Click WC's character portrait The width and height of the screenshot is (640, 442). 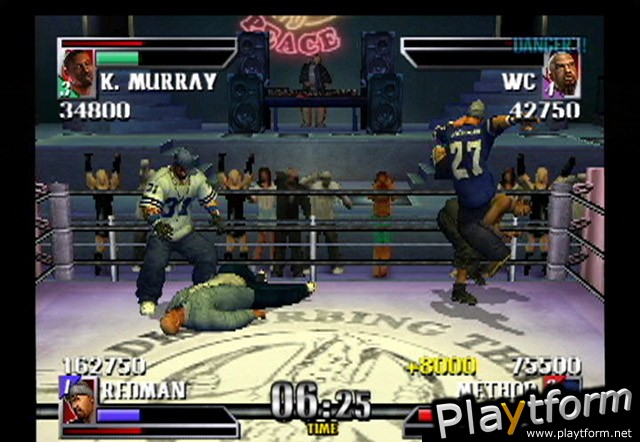[562, 73]
